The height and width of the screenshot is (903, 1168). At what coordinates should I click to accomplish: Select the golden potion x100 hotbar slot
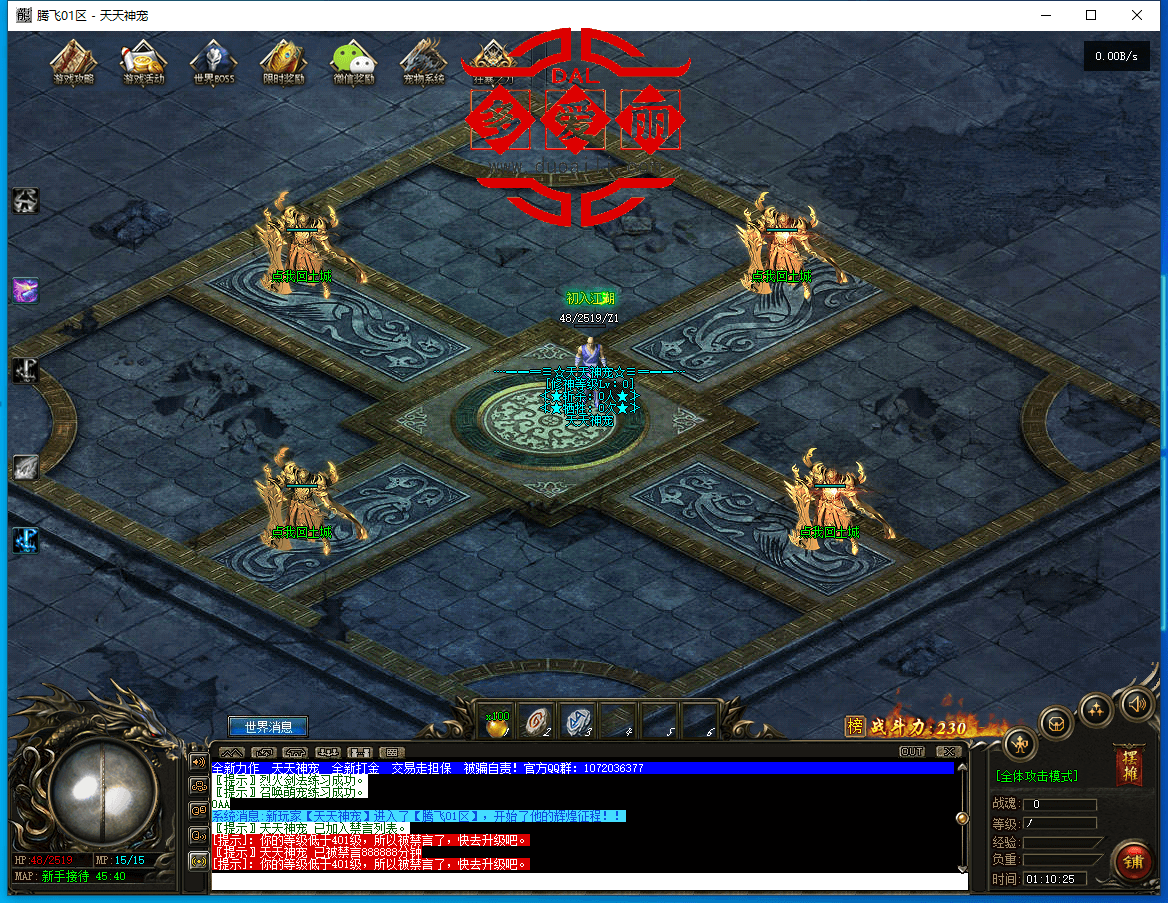[497, 723]
